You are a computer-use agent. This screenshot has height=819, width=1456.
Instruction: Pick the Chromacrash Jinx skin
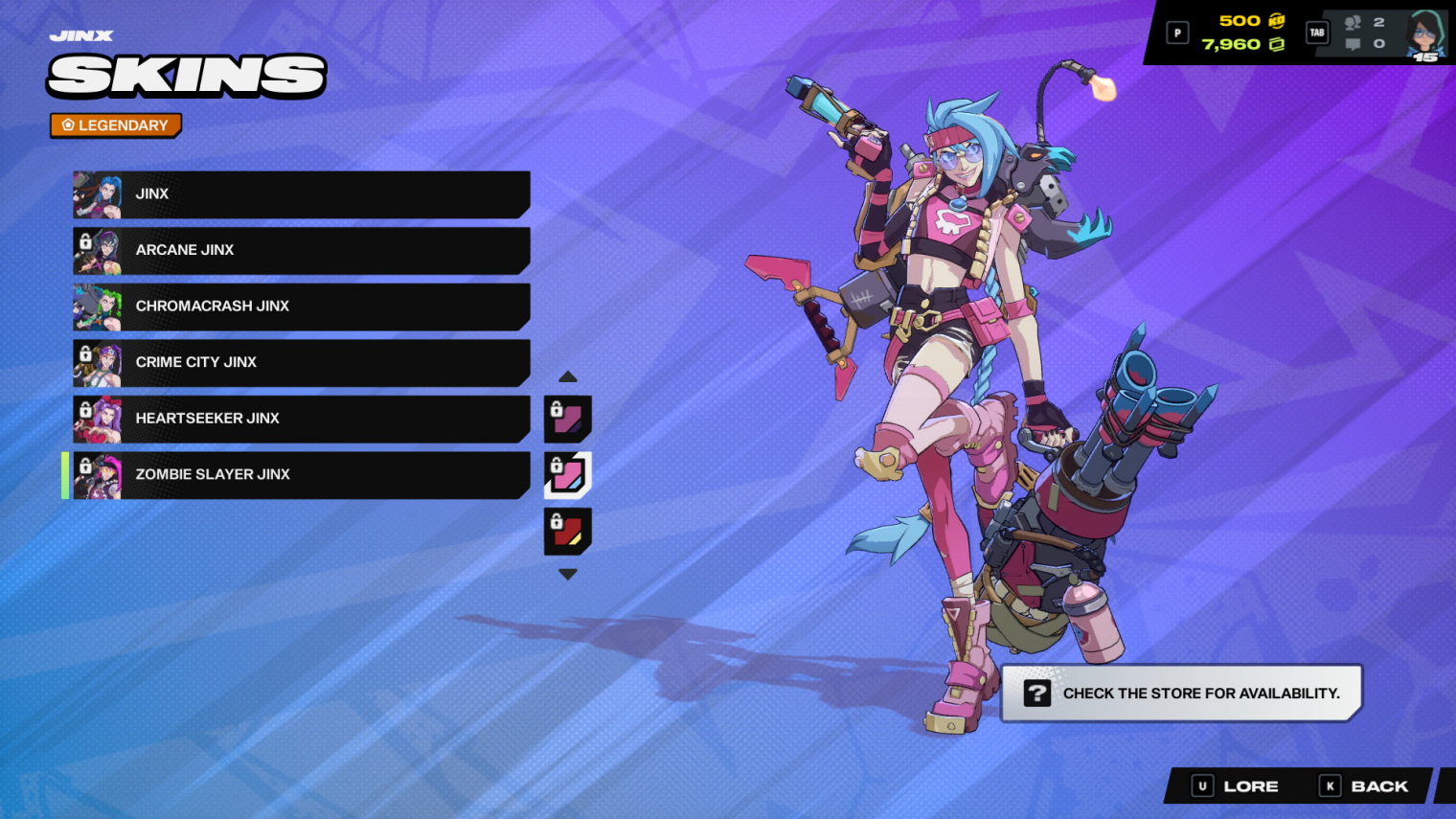click(x=301, y=307)
